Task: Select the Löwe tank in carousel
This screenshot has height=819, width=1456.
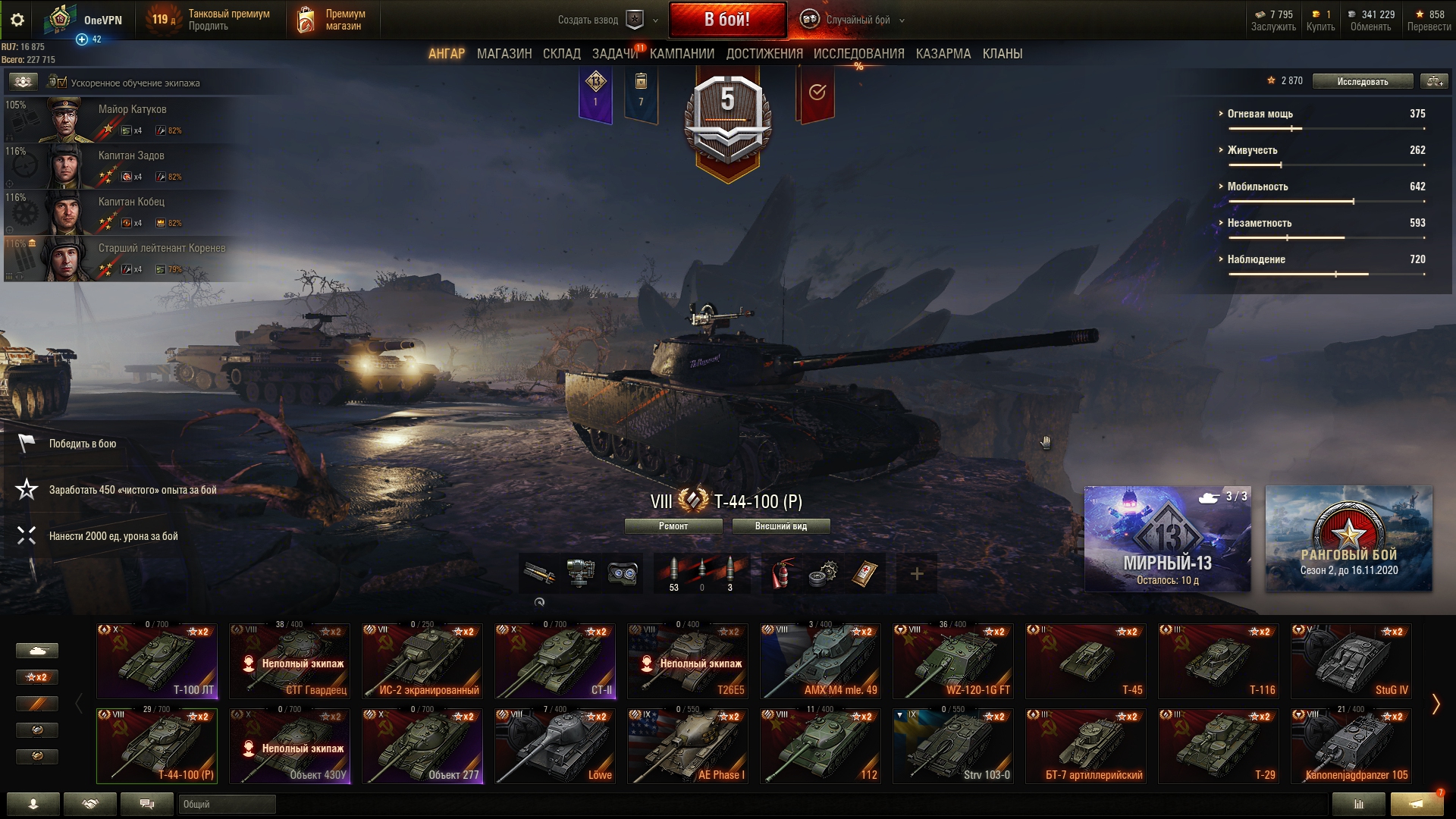Action: pyautogui.click(x=555, y=745)
